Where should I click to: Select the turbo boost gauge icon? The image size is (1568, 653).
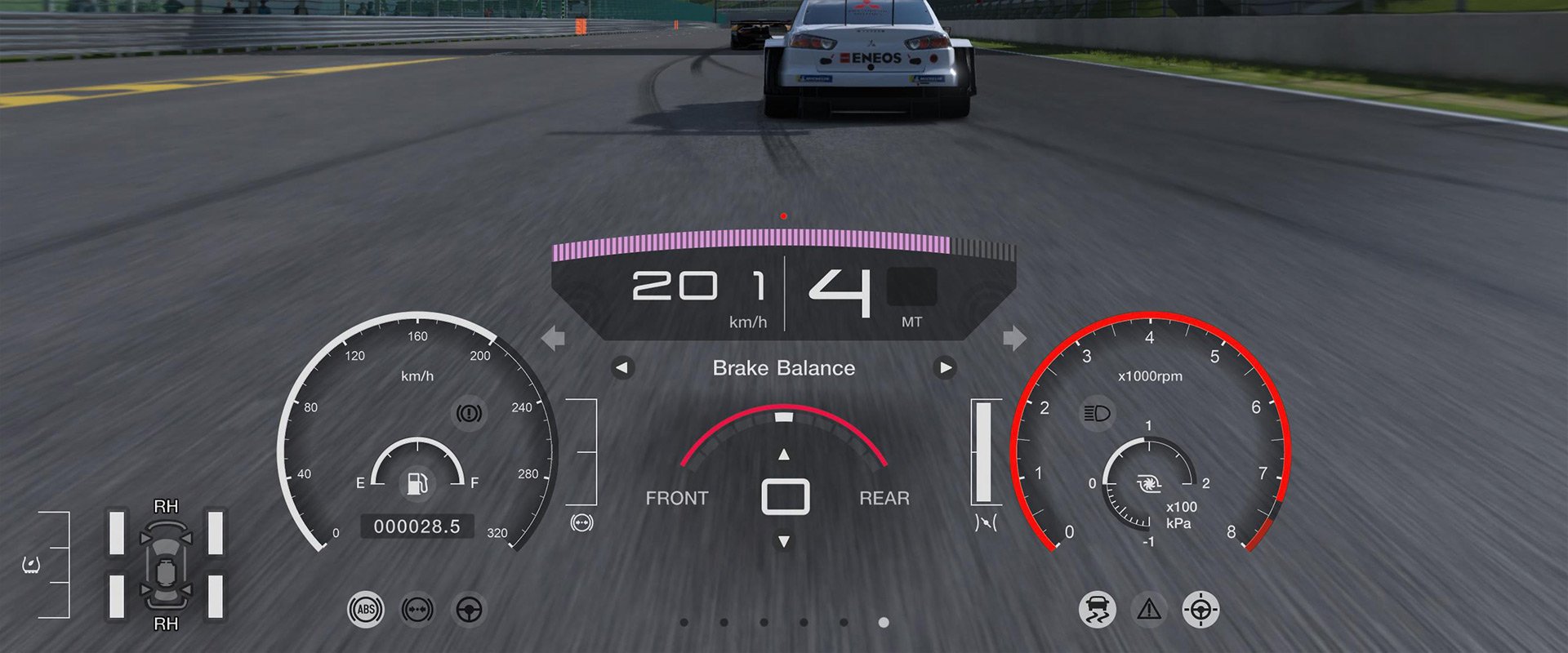tap(1149, 485)
